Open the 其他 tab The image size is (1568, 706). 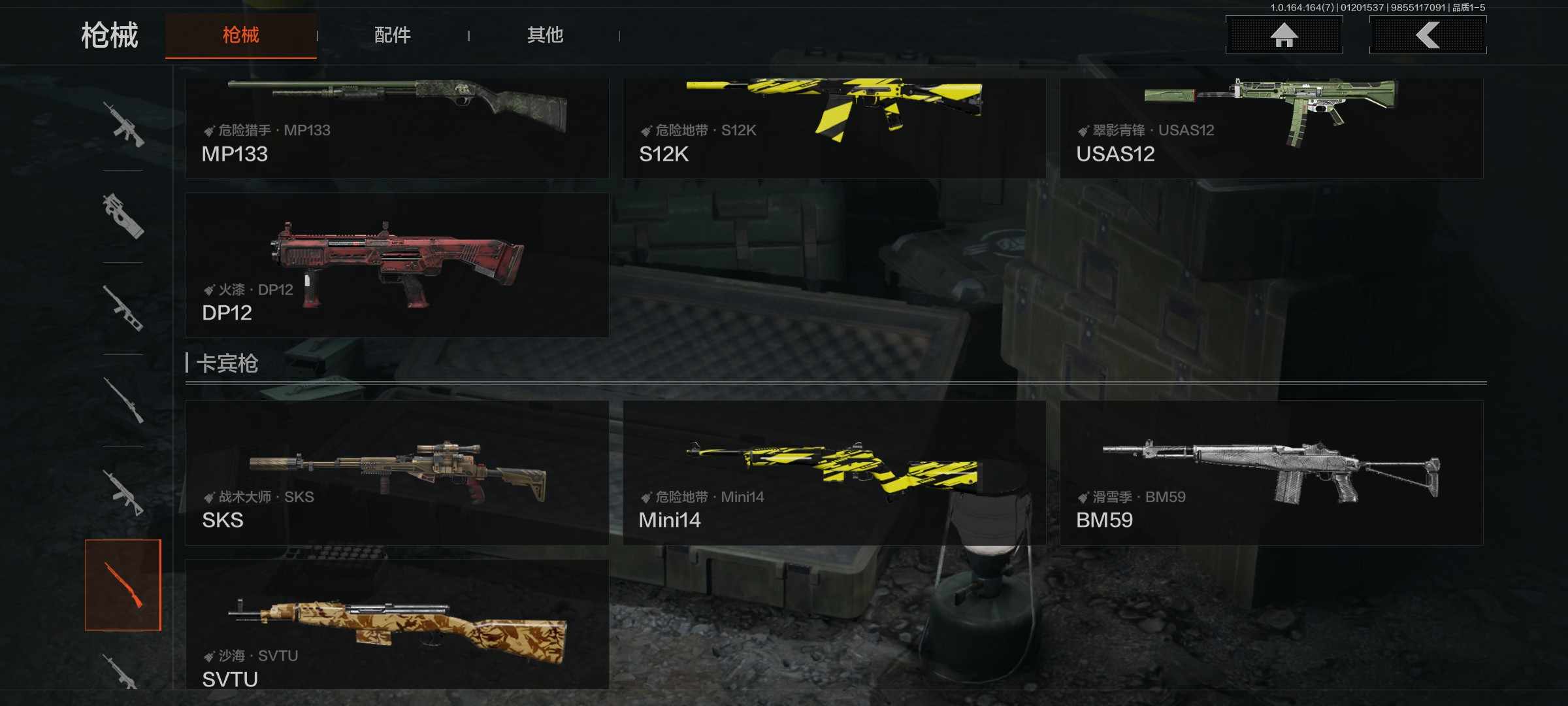545,35
